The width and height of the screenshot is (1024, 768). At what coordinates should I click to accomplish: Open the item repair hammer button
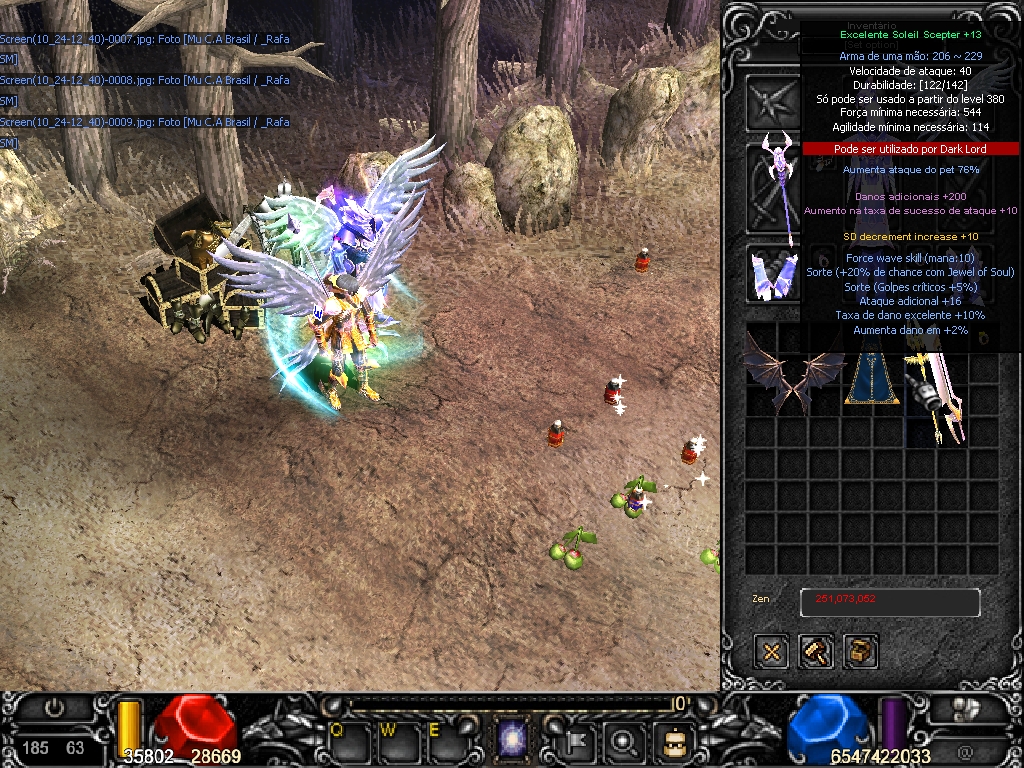[817, 652]
